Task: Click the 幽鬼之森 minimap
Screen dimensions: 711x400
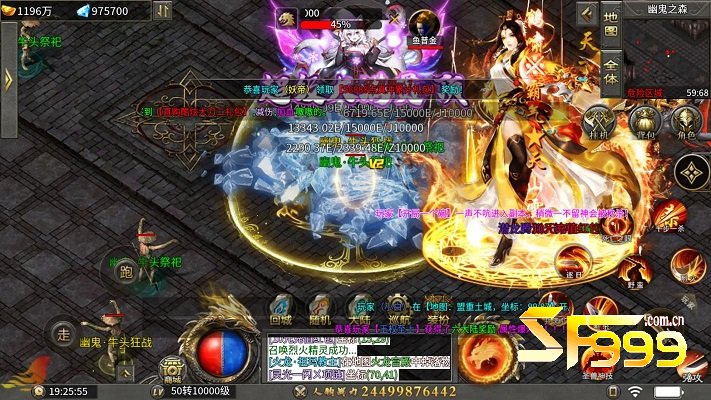Action: [672, 48]
